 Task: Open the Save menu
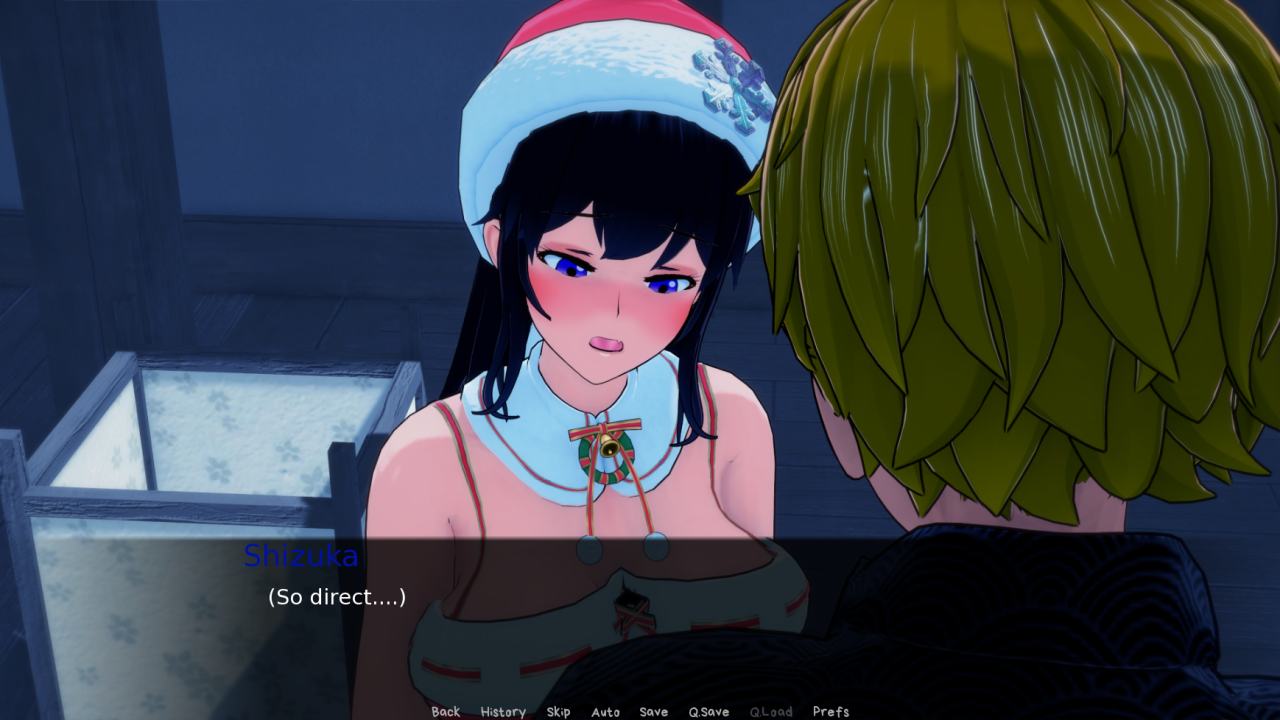653,712
